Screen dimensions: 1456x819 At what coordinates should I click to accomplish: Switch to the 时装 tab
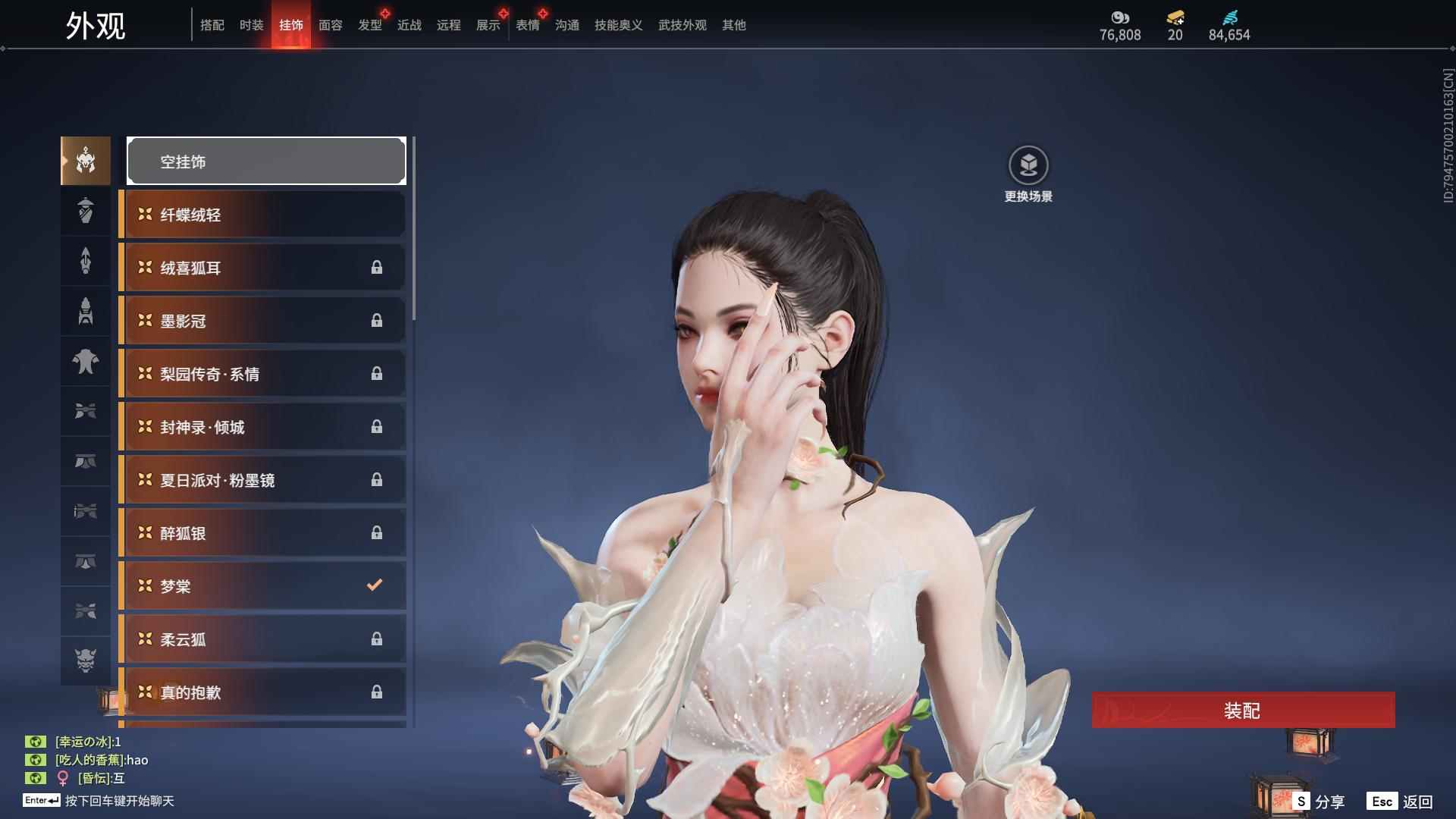coord(251,25)
